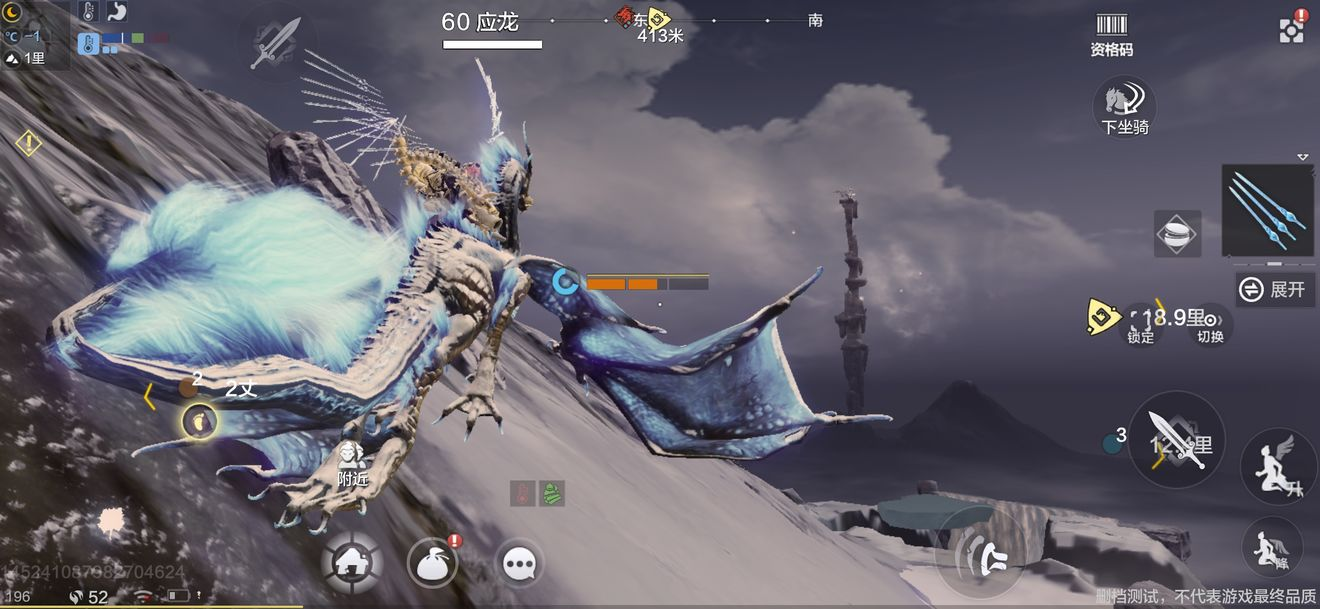Descend with the 降 button

tap(1271, 546)
